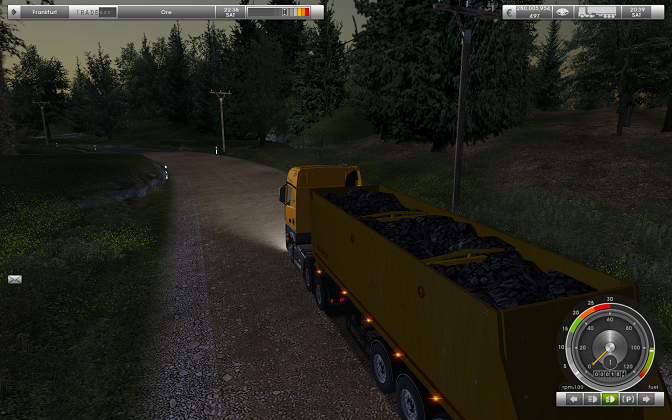The width and height of the screenshot is (672, 420).
Task: Switch off the green low beam lights
Action: coord(608,399)
